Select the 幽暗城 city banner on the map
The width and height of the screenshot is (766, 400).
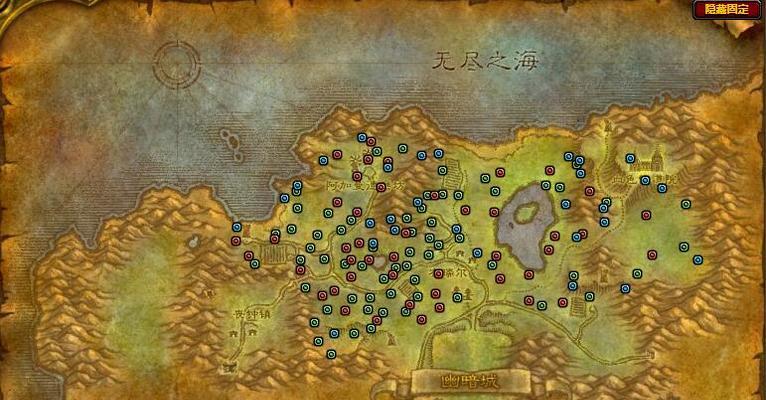pyautogui.click(x=469, y=381)
